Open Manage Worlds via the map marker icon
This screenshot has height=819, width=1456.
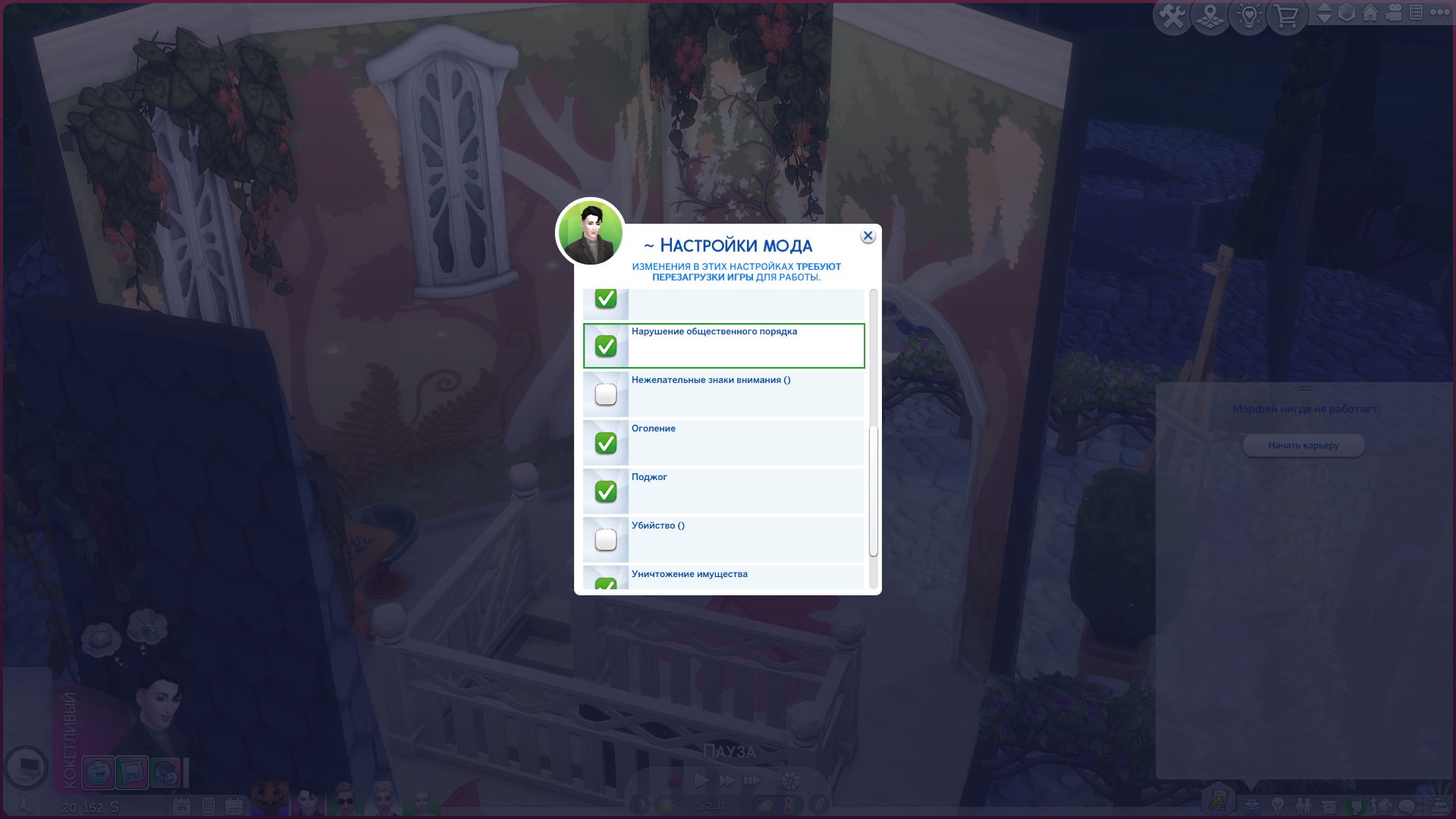(1210, 13)
